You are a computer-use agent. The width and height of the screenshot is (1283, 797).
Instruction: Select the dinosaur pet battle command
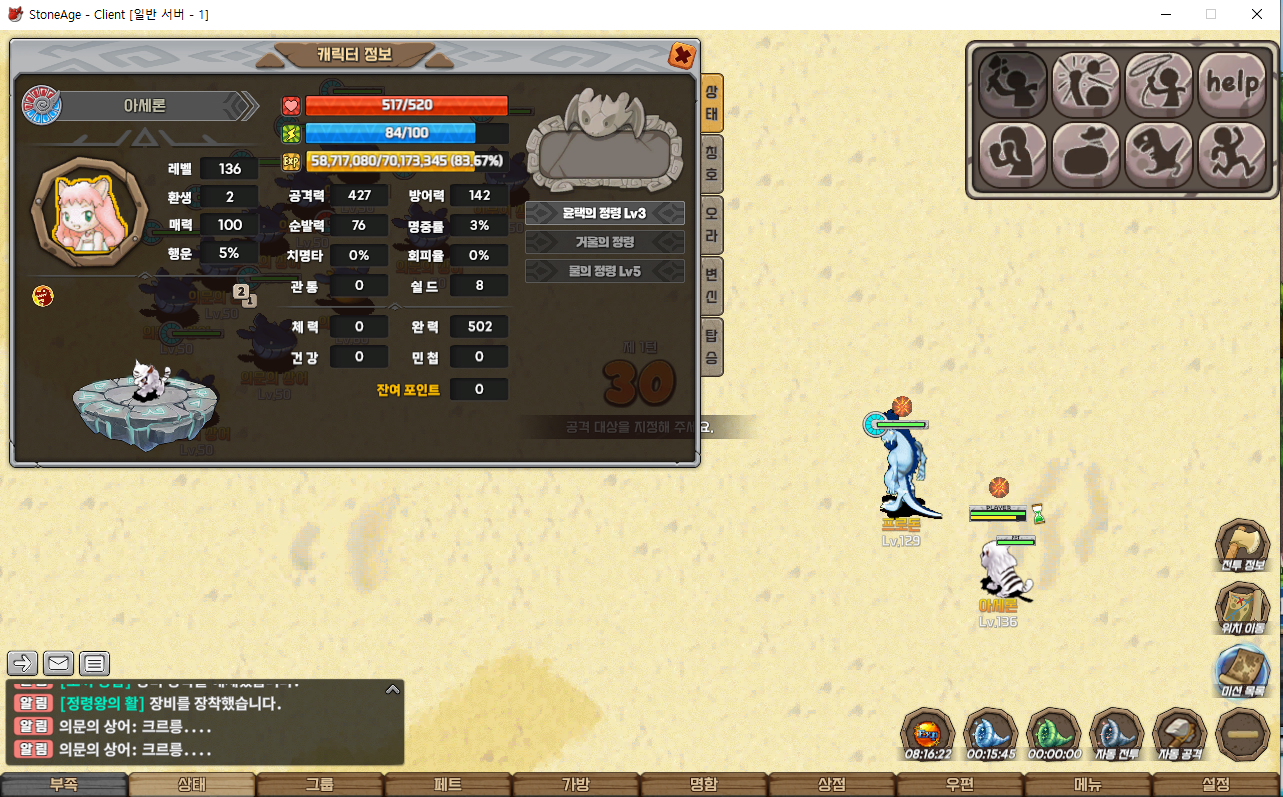pos(1159,155)
